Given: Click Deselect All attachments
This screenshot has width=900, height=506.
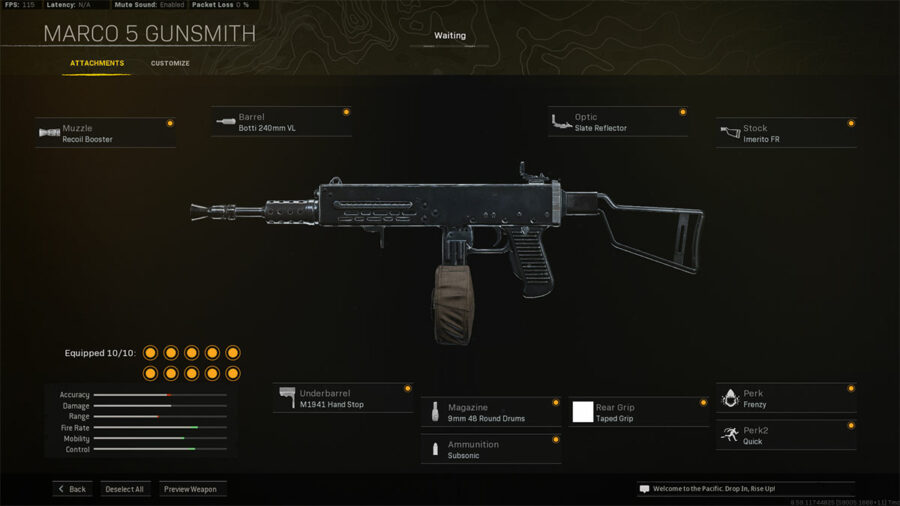Looking at the screenshot, I should (125, 489).
